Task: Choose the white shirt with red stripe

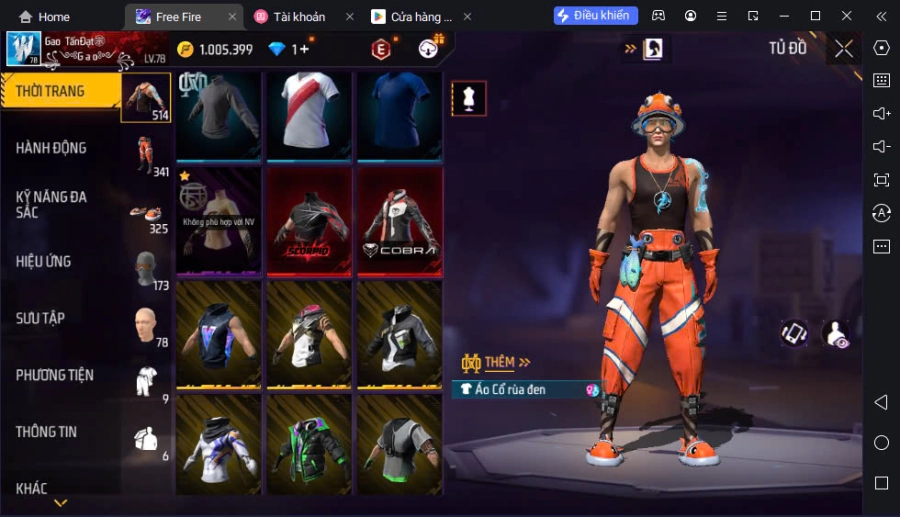Action: coord(309,113)
